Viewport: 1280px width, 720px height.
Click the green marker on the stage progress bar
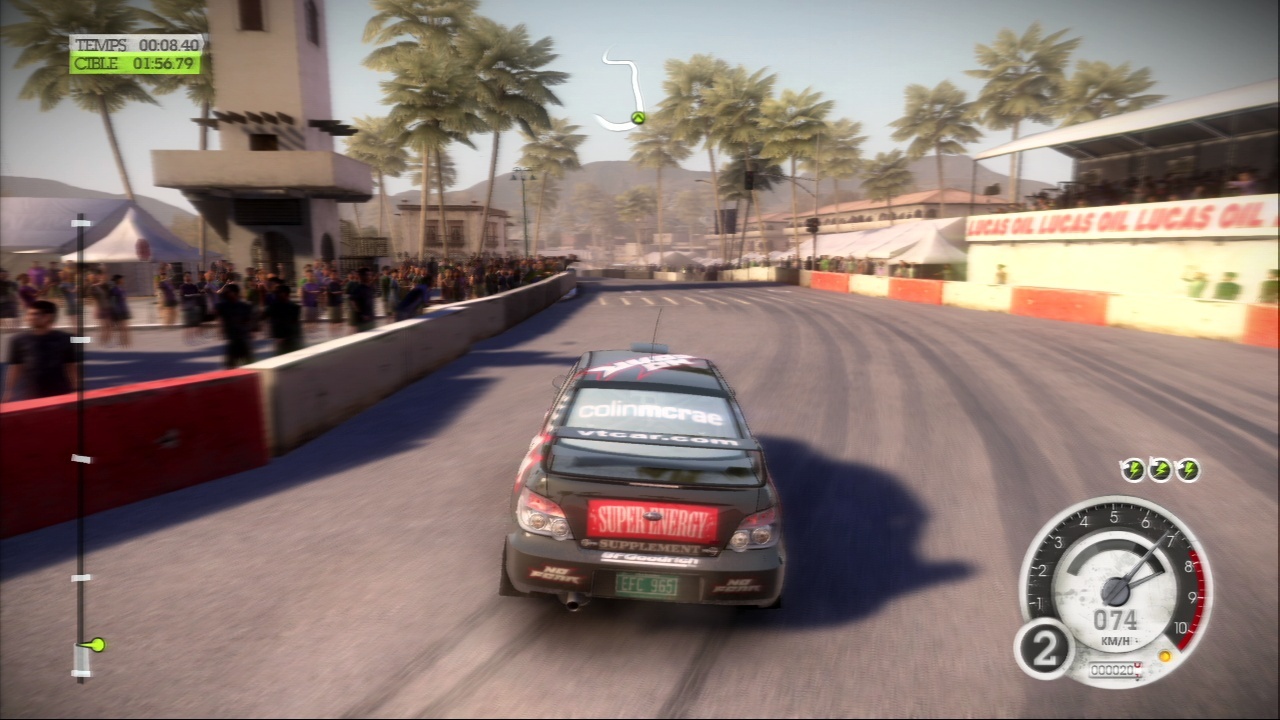point(96,645)
